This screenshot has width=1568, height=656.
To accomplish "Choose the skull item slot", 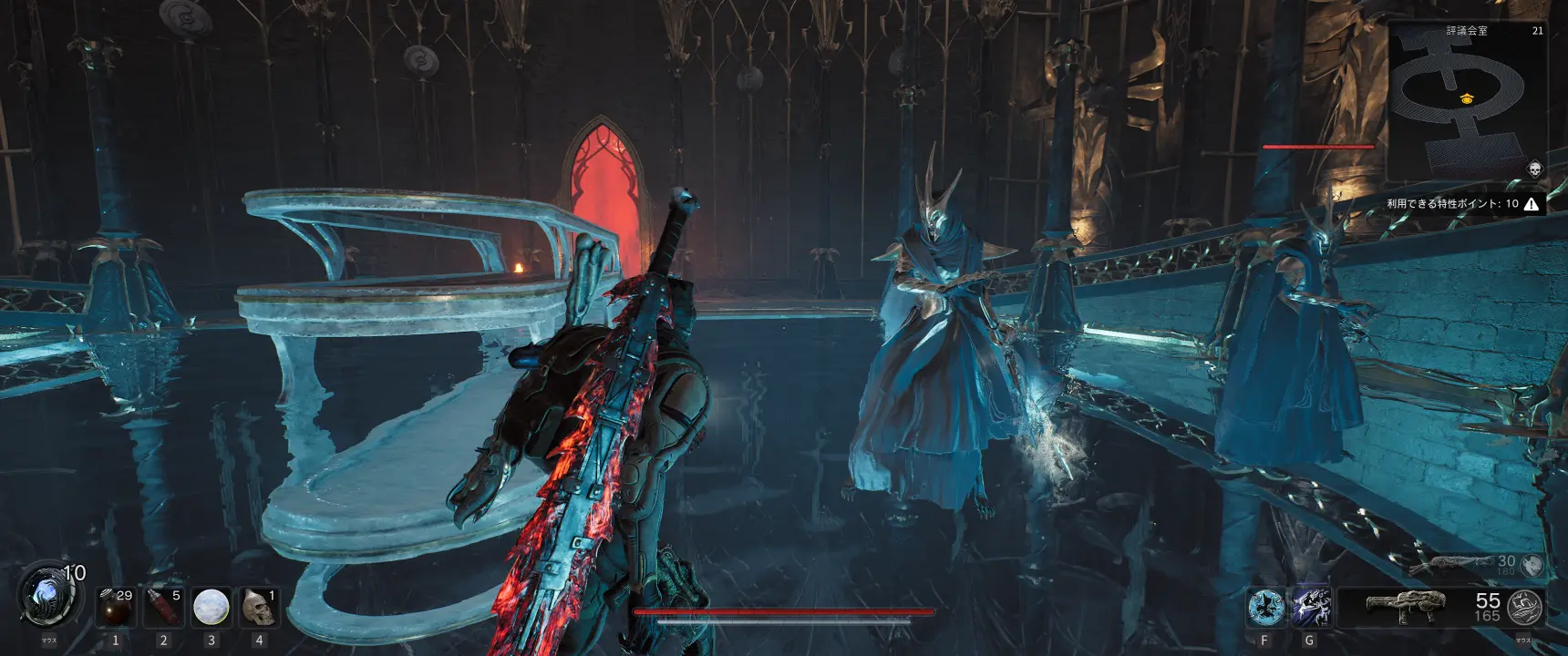I will [x=258, y=607].
